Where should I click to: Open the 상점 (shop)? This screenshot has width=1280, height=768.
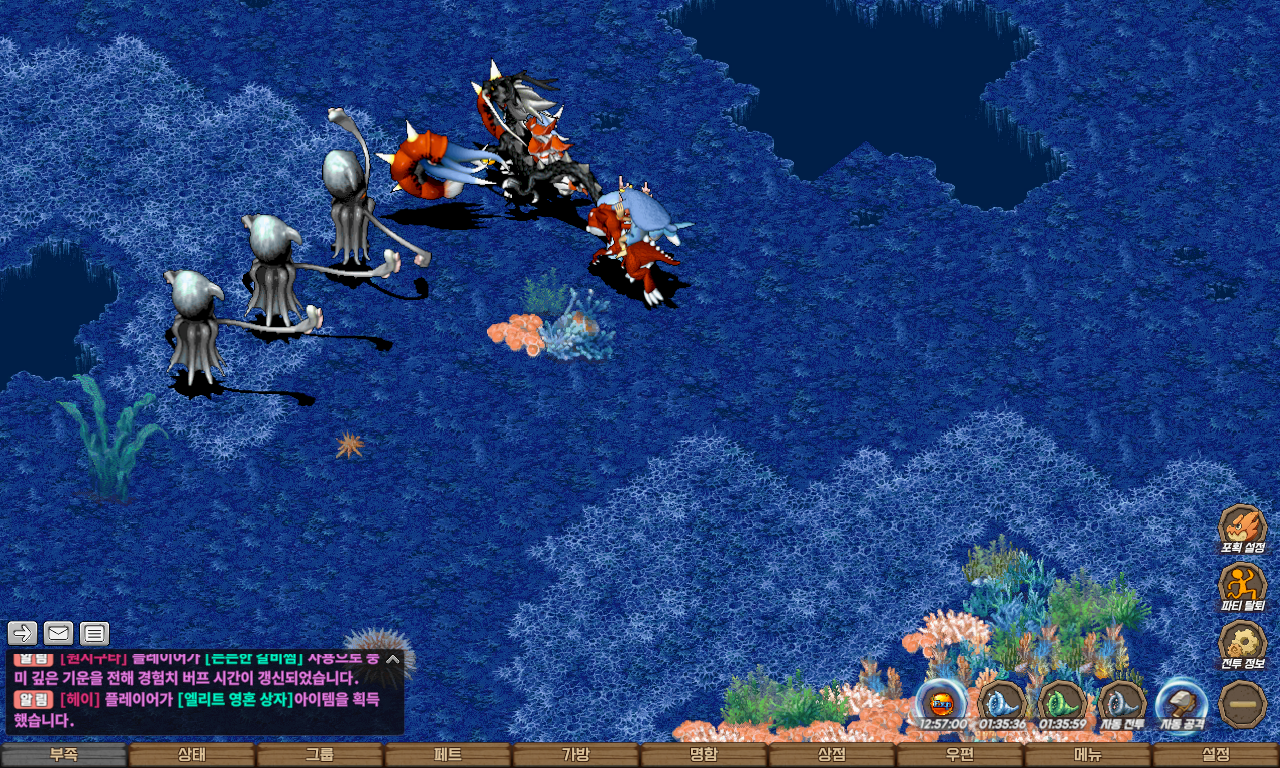click(x=832, y=755)
